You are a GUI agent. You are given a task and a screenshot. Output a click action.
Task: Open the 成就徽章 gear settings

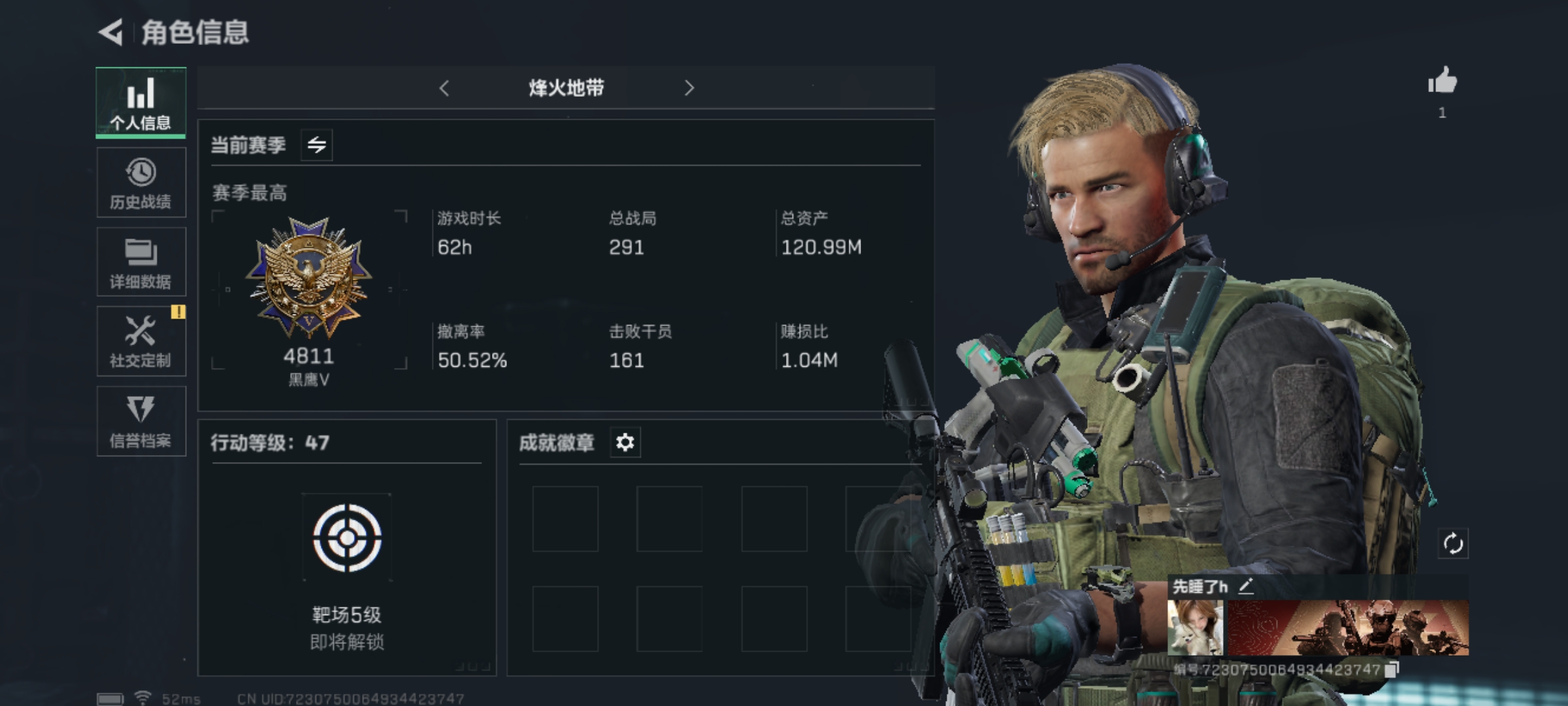pos(625,443)
